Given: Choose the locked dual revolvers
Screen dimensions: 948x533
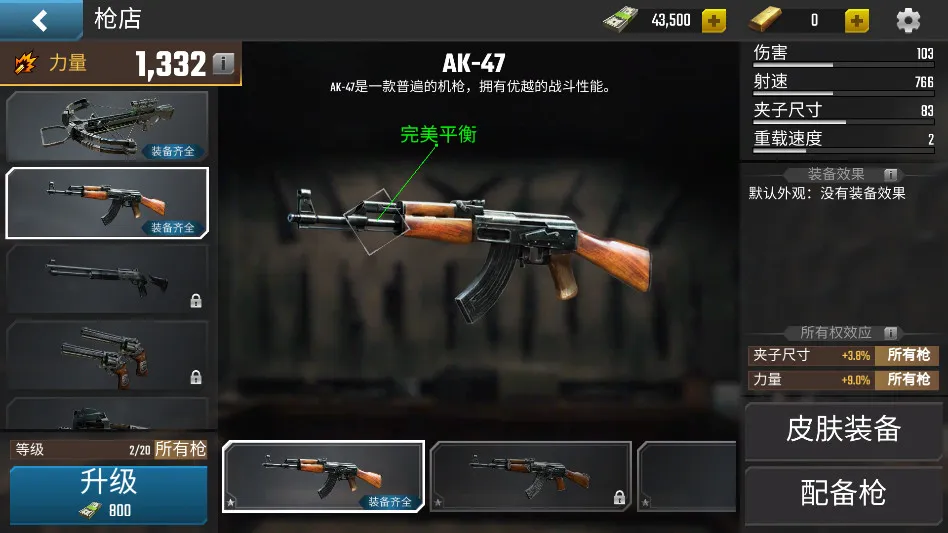Looking at the screenshot, I should (x=107, y=354).
